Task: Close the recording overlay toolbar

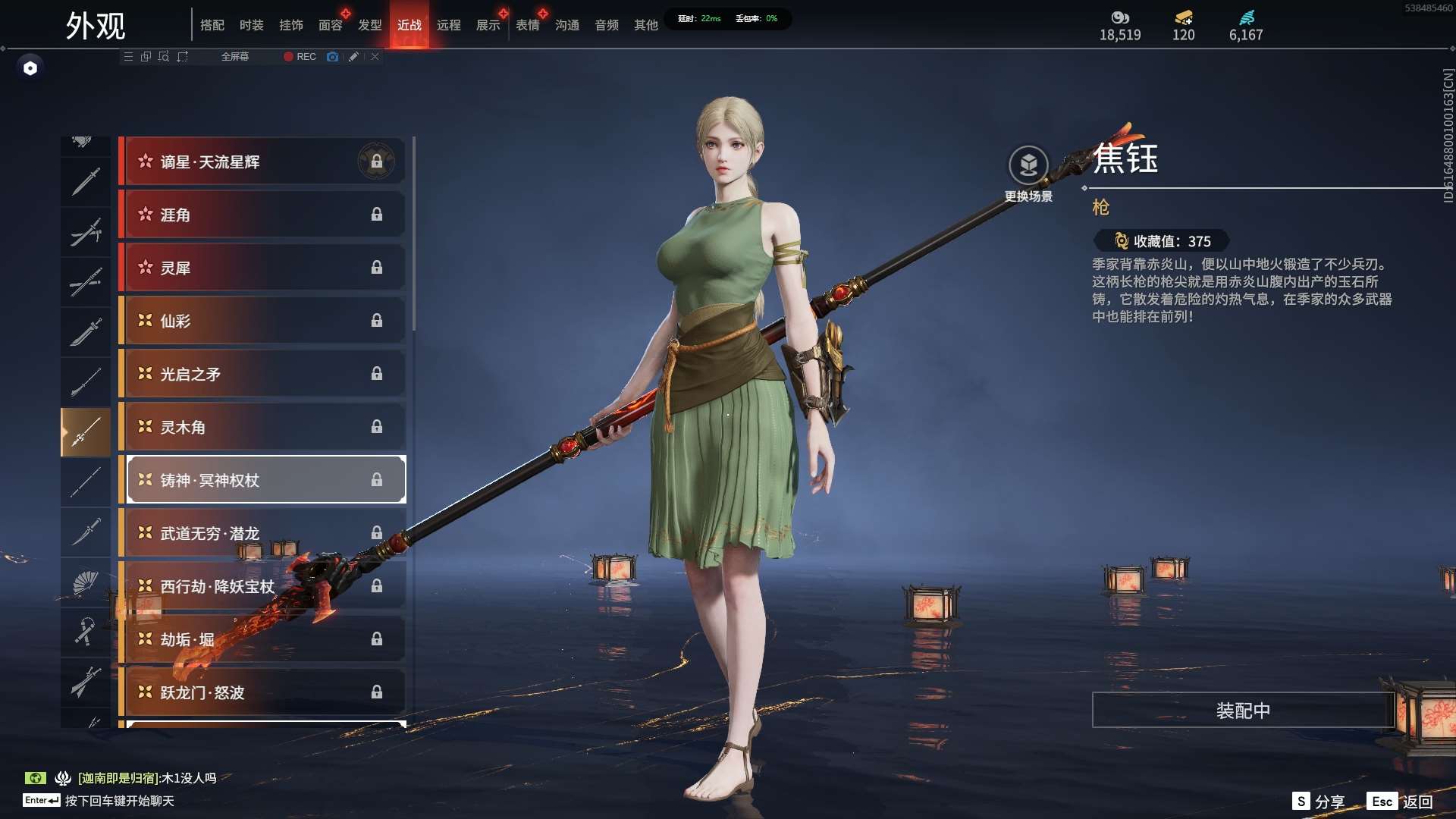Action: pos(375,57)
